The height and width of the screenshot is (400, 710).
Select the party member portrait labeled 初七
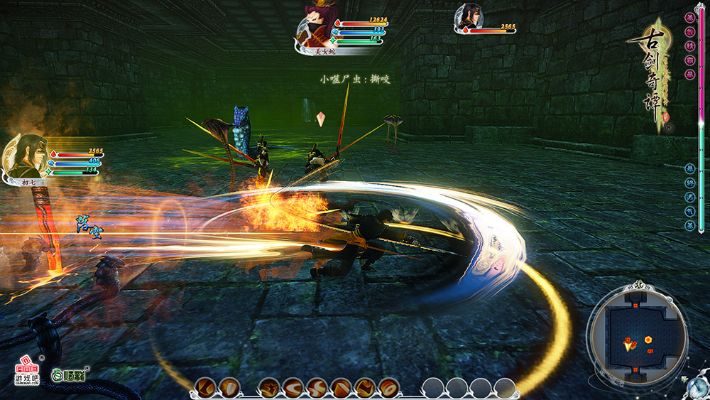point(24,157)
